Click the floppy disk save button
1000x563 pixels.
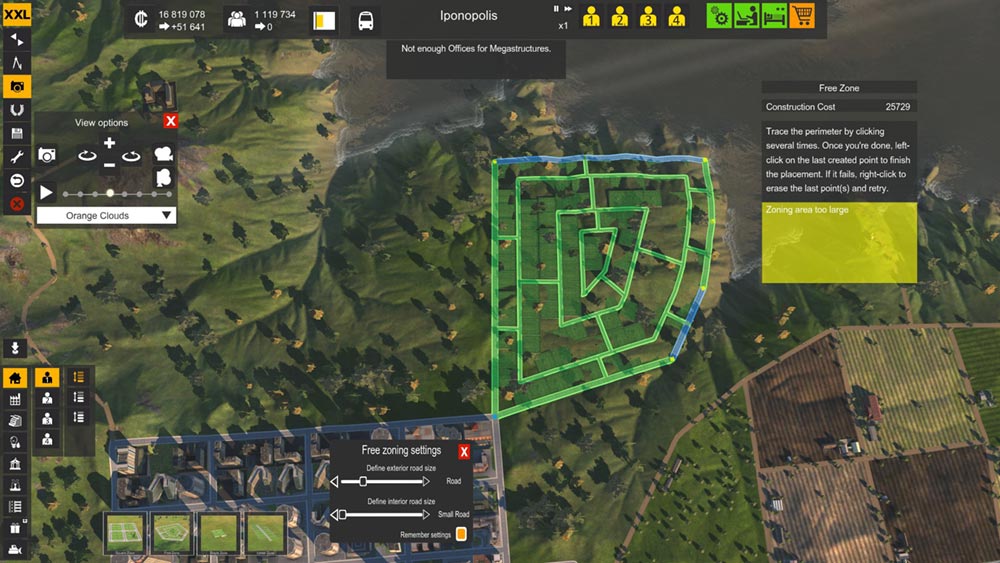coord(16,133)
